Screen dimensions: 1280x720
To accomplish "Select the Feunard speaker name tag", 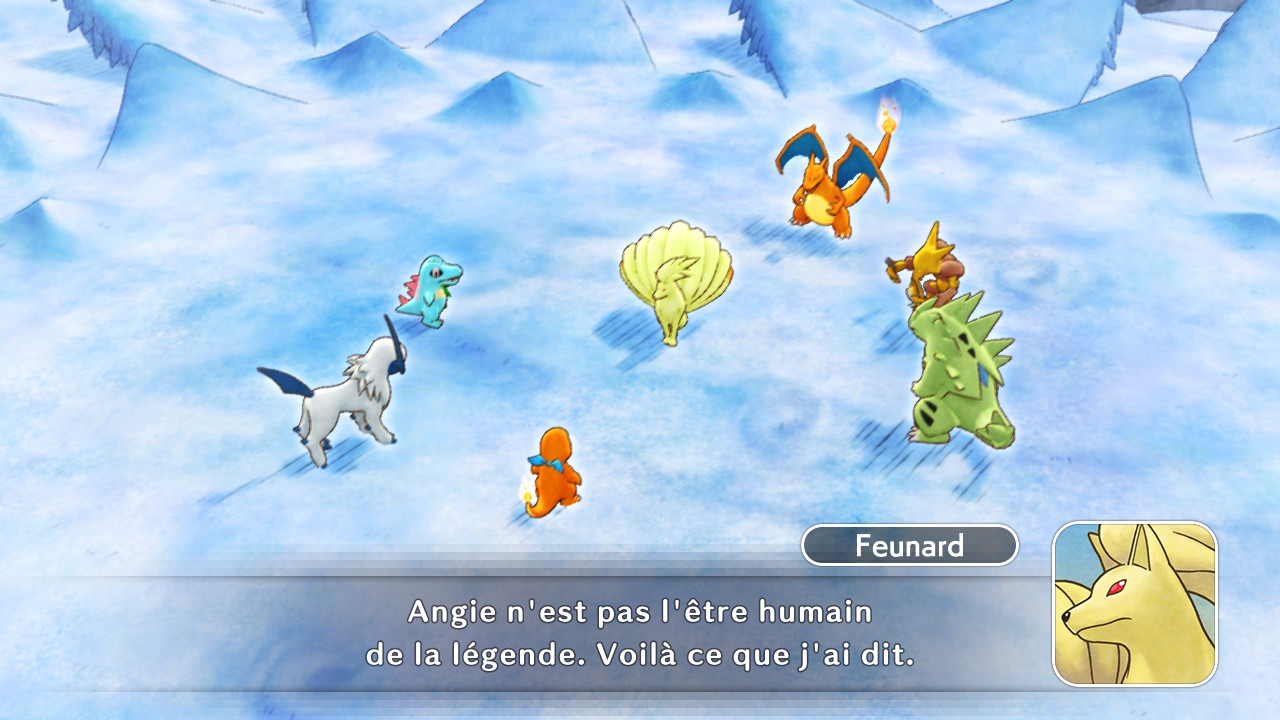I will (x=909, y=546).
